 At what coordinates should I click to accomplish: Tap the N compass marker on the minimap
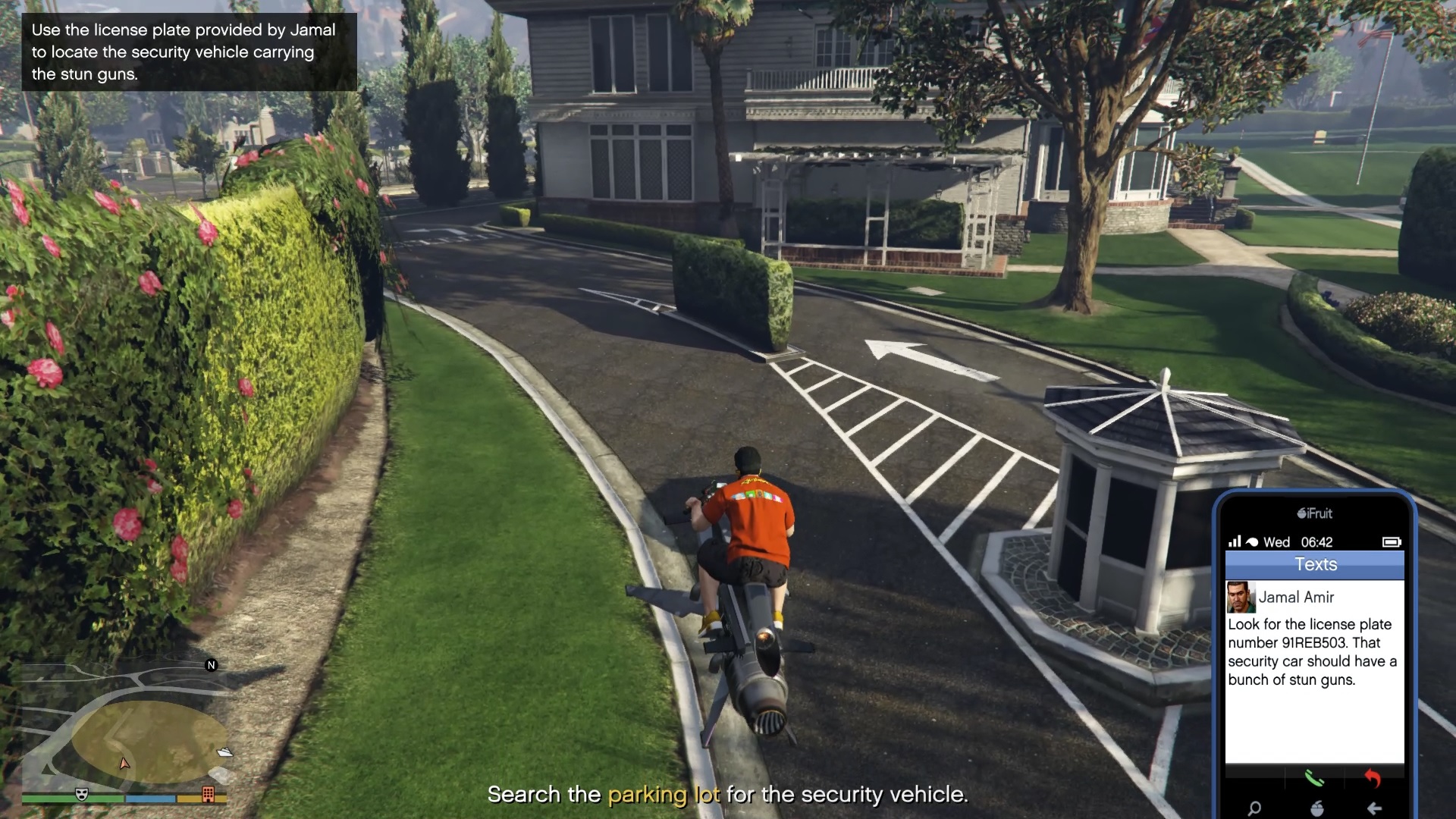tap(211, 665)
